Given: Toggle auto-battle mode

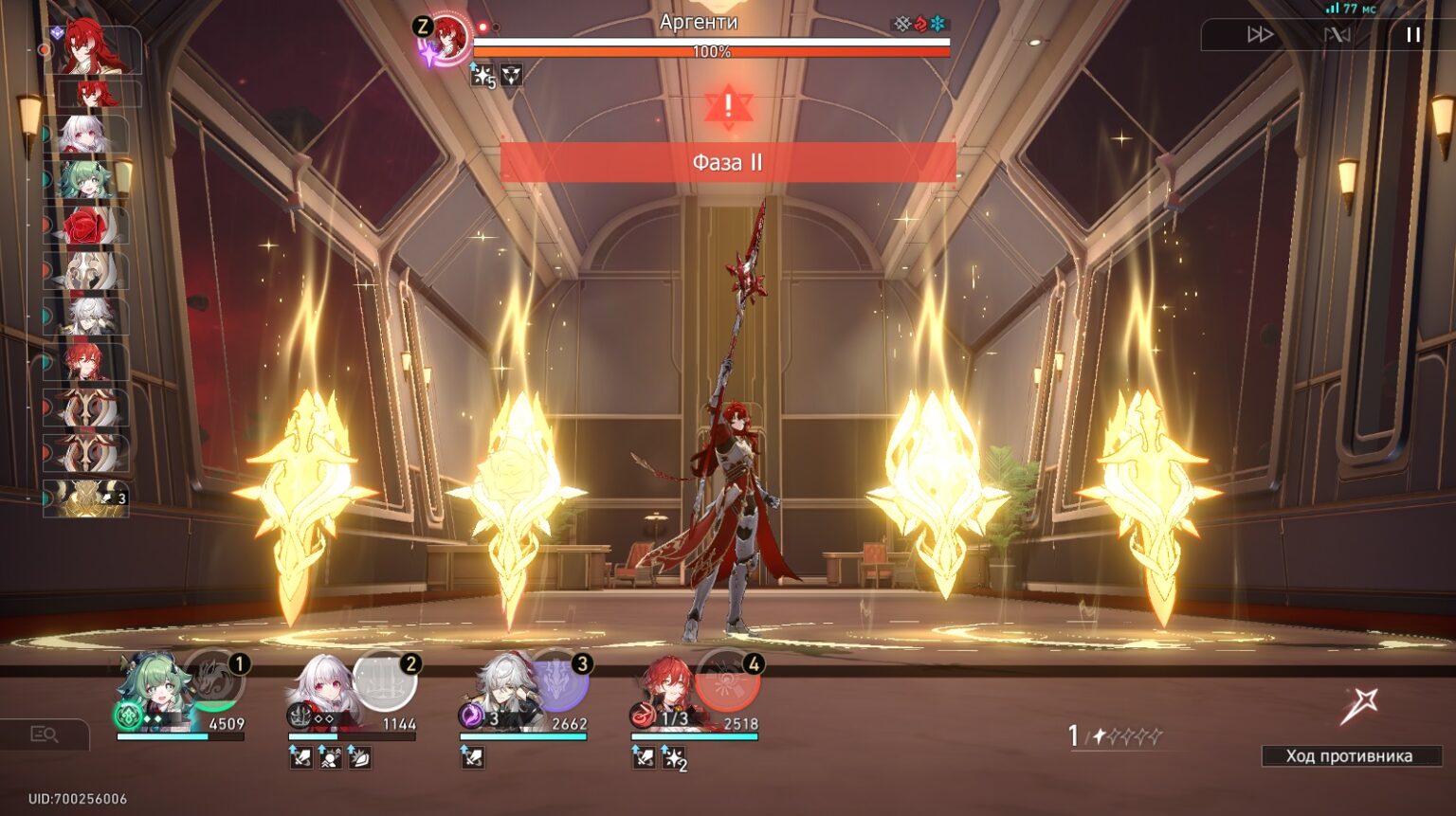Looking at the screenshot, I should [1337, 35].
